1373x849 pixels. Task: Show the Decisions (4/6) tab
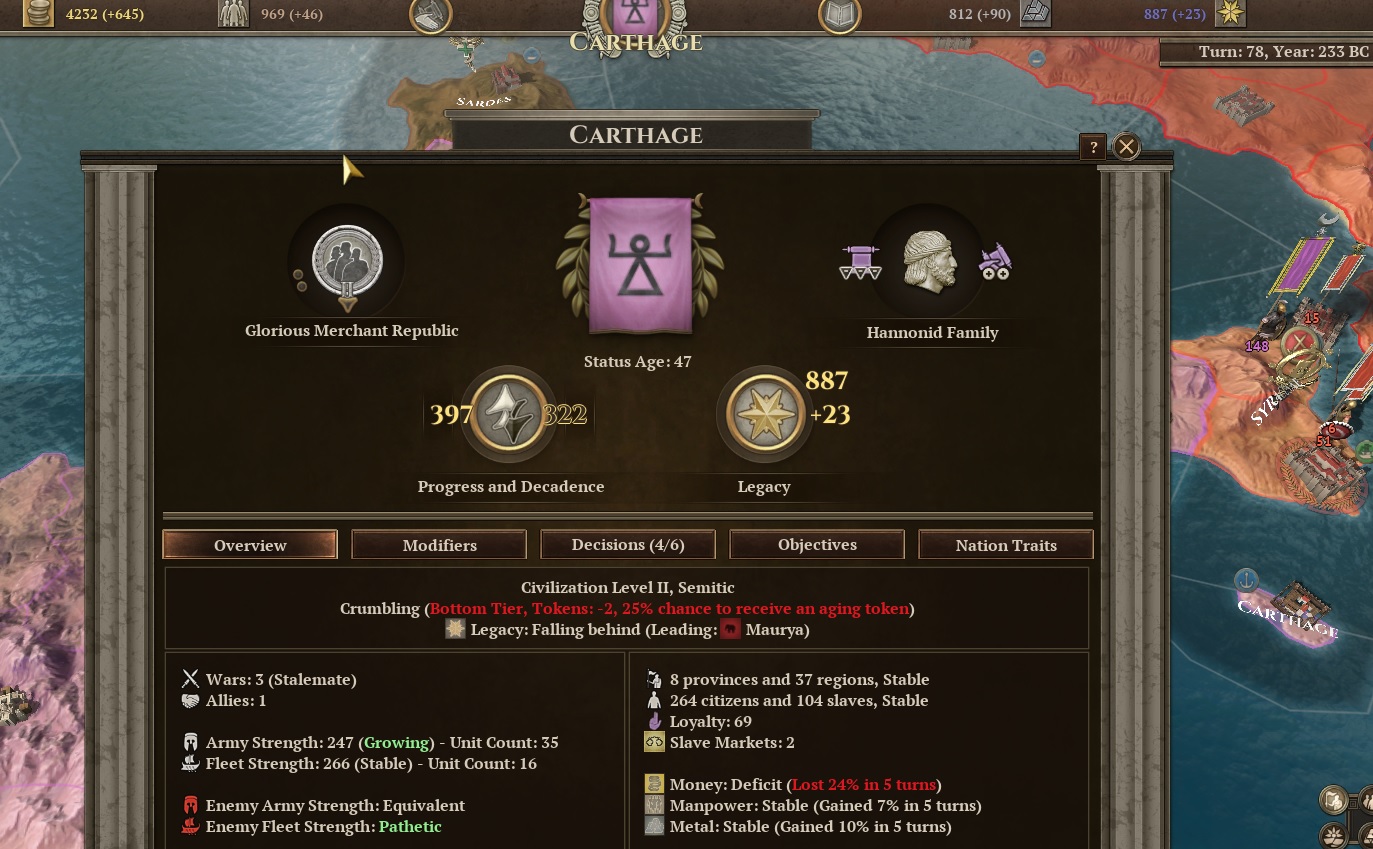[x=628, y=545]
